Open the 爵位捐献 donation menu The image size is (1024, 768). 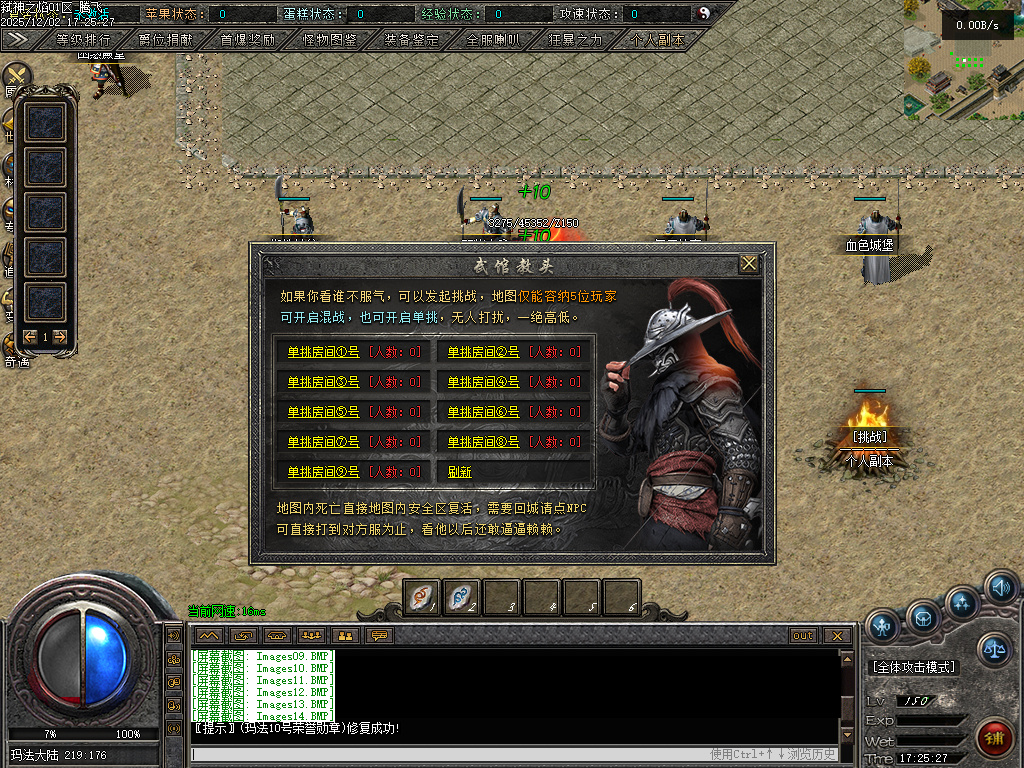click(x=166, y=40)
